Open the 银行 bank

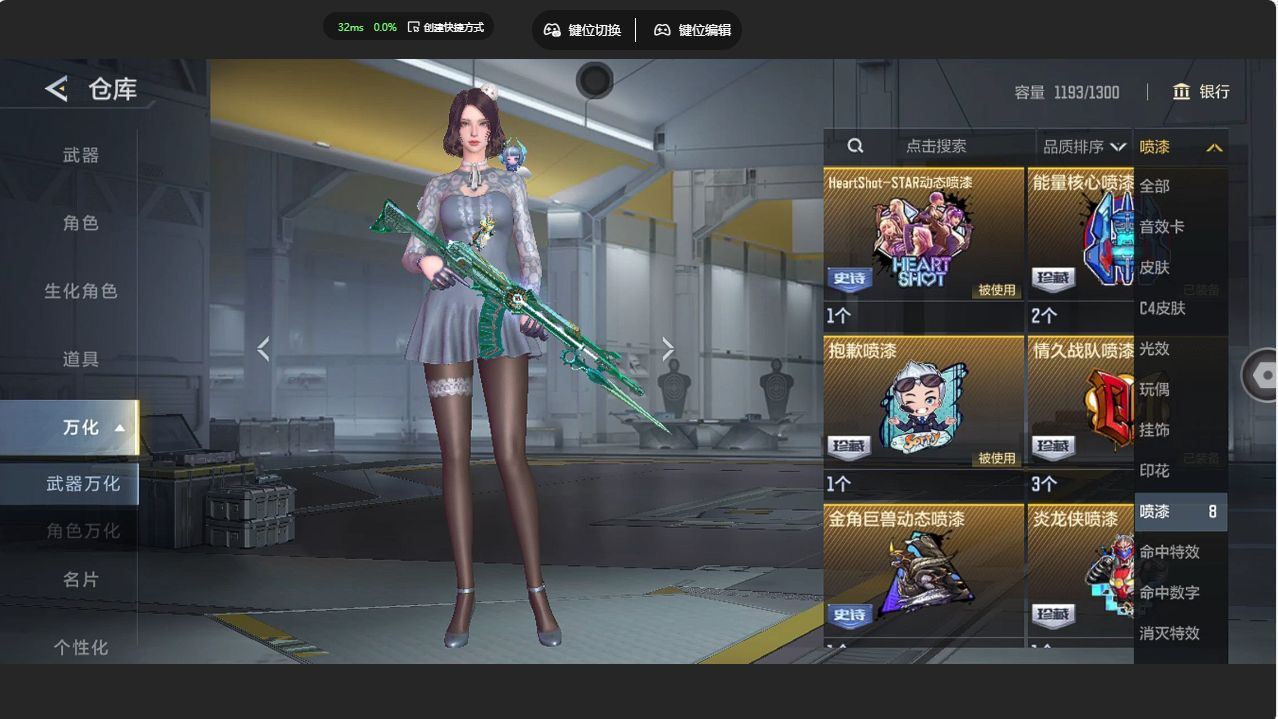coord(1201,92)
